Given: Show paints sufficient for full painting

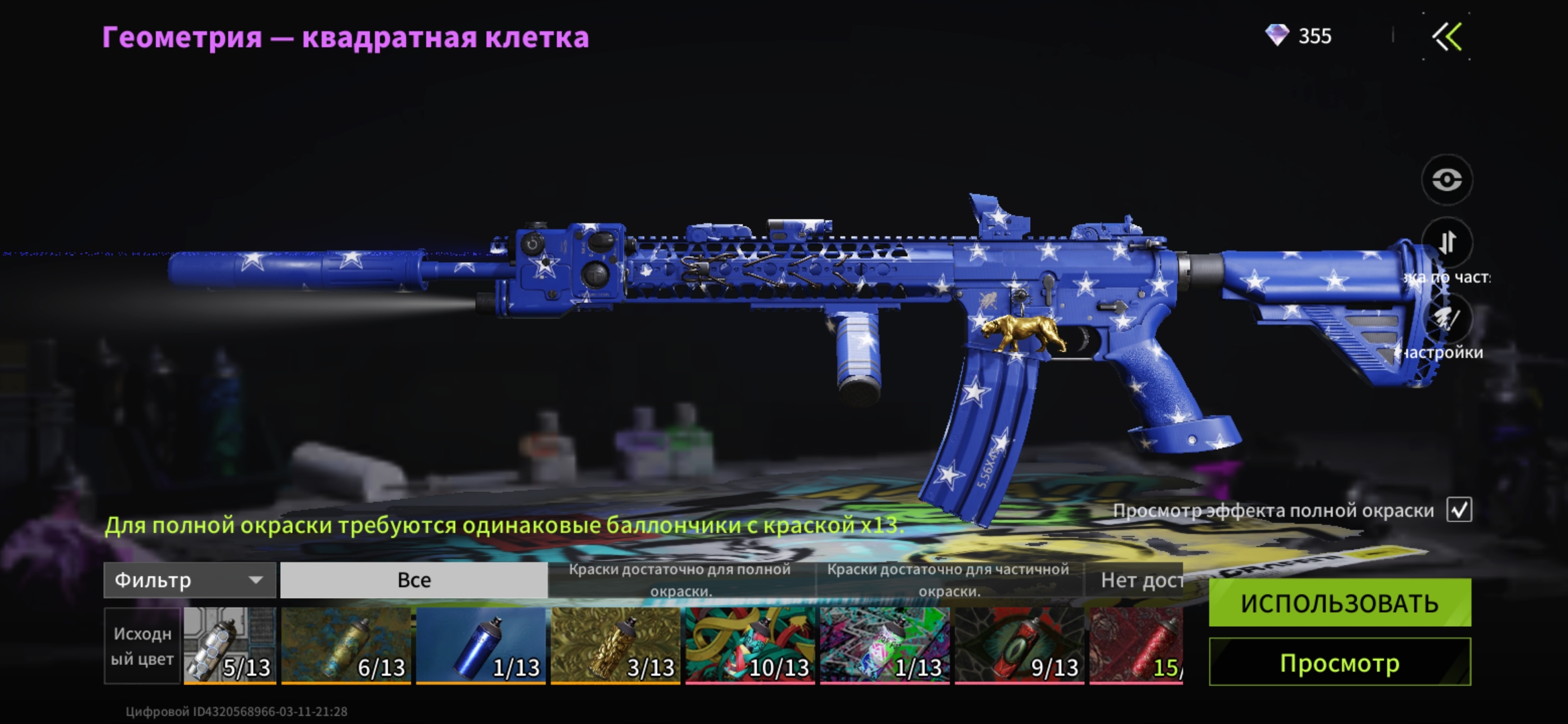Looking at the screenshot, I should click(680, 580).
